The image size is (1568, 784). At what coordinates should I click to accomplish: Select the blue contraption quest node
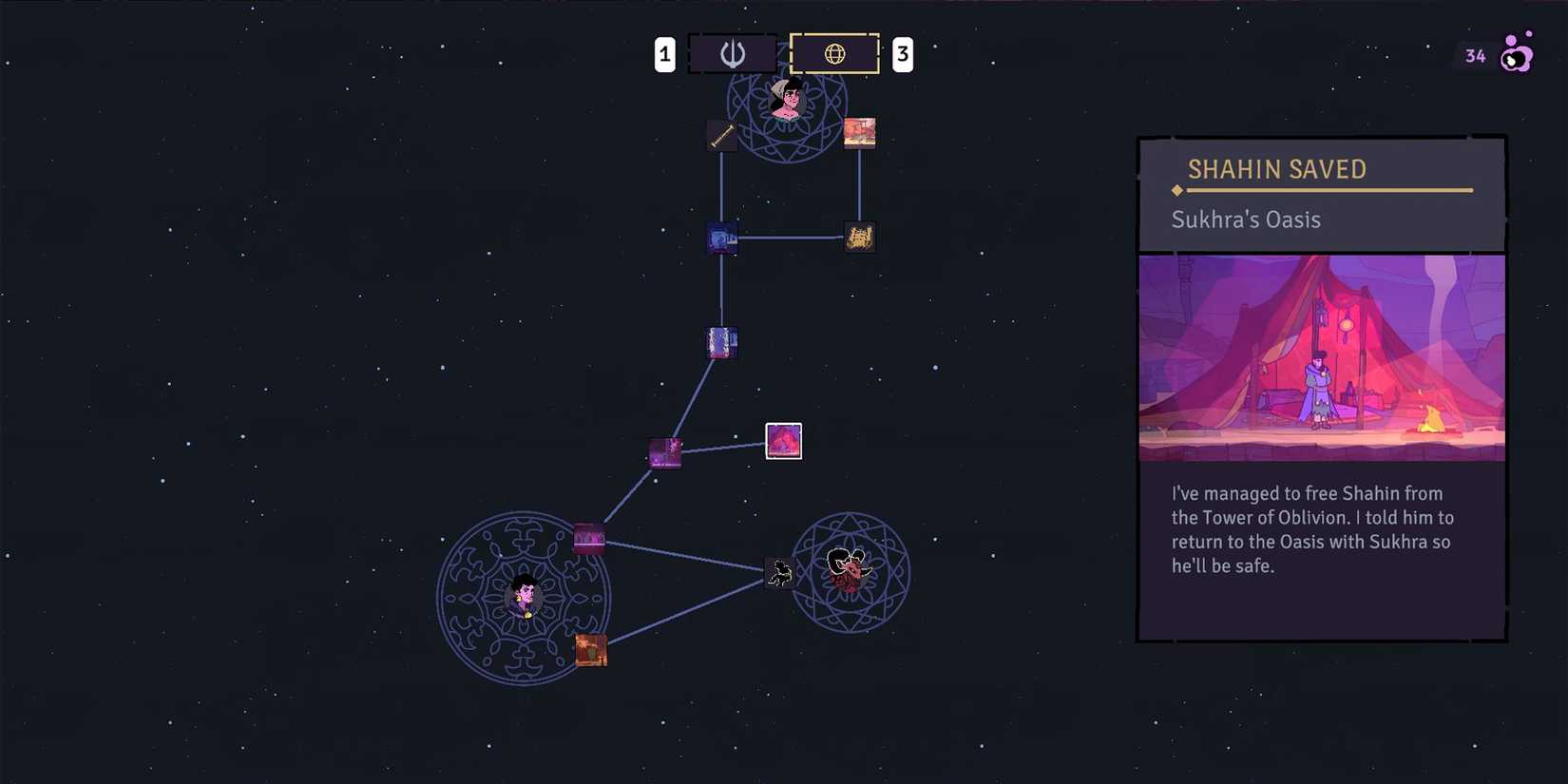[x=722, y=238]
